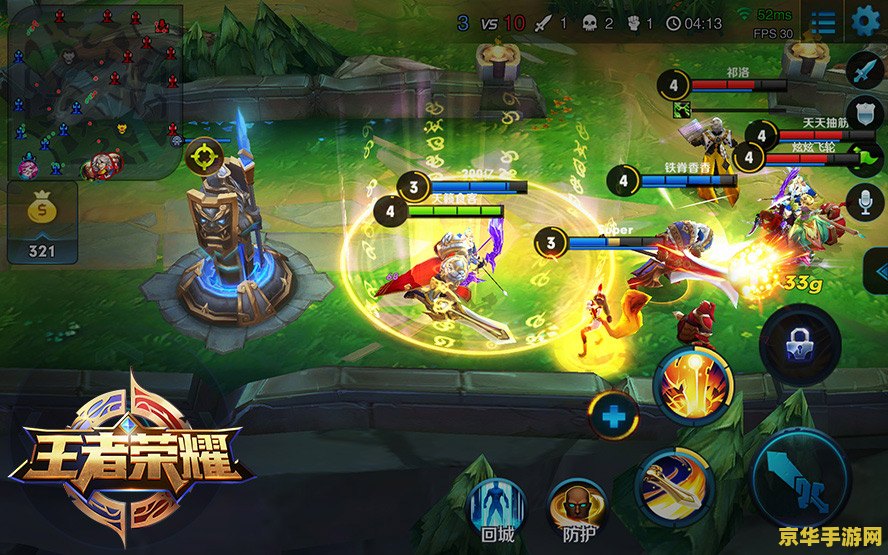Show the scoreboard list panel
888x555 pixels.
tap(824, 21)
